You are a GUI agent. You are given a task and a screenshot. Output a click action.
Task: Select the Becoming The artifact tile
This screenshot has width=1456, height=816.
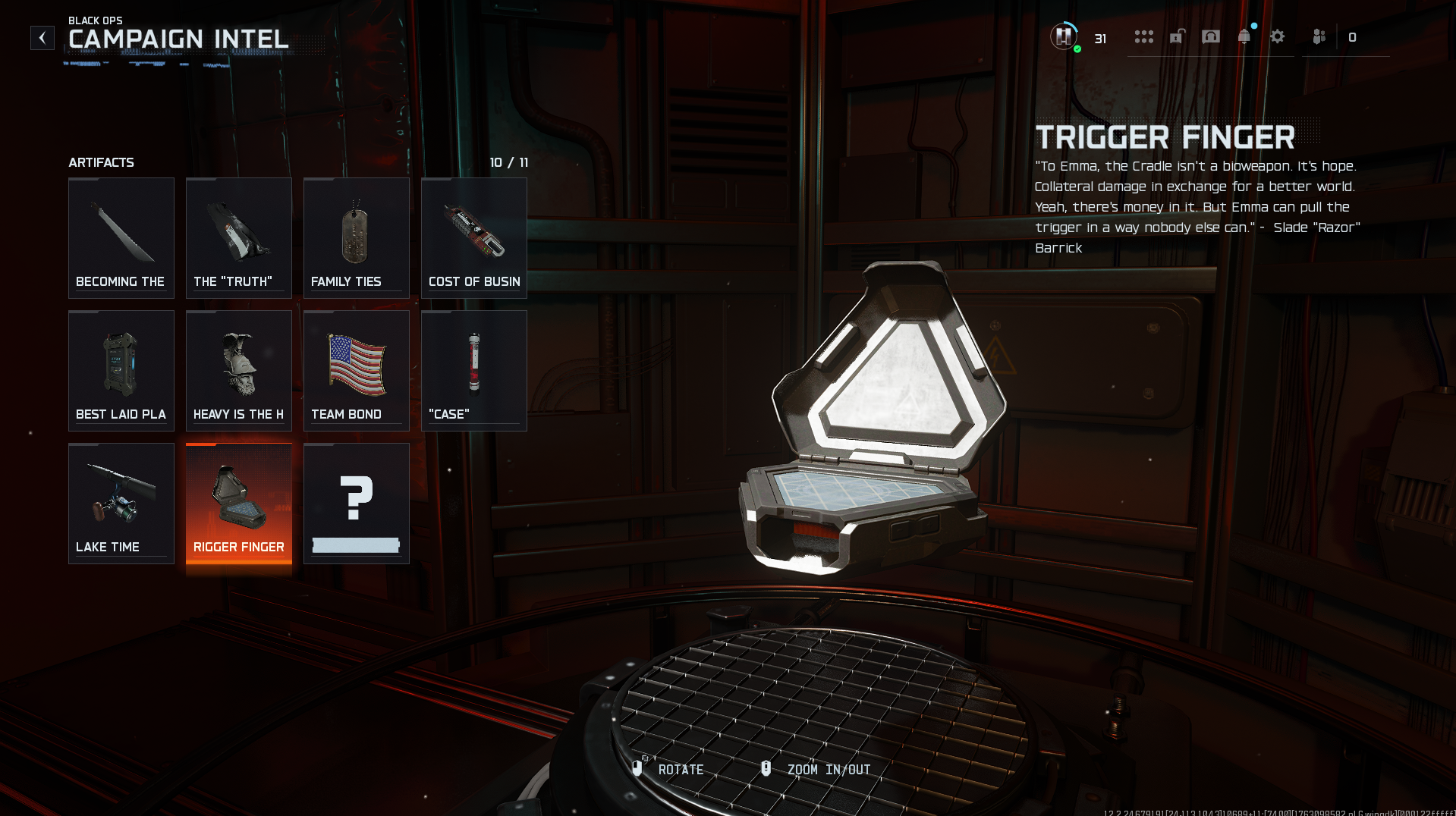(121, 238)
